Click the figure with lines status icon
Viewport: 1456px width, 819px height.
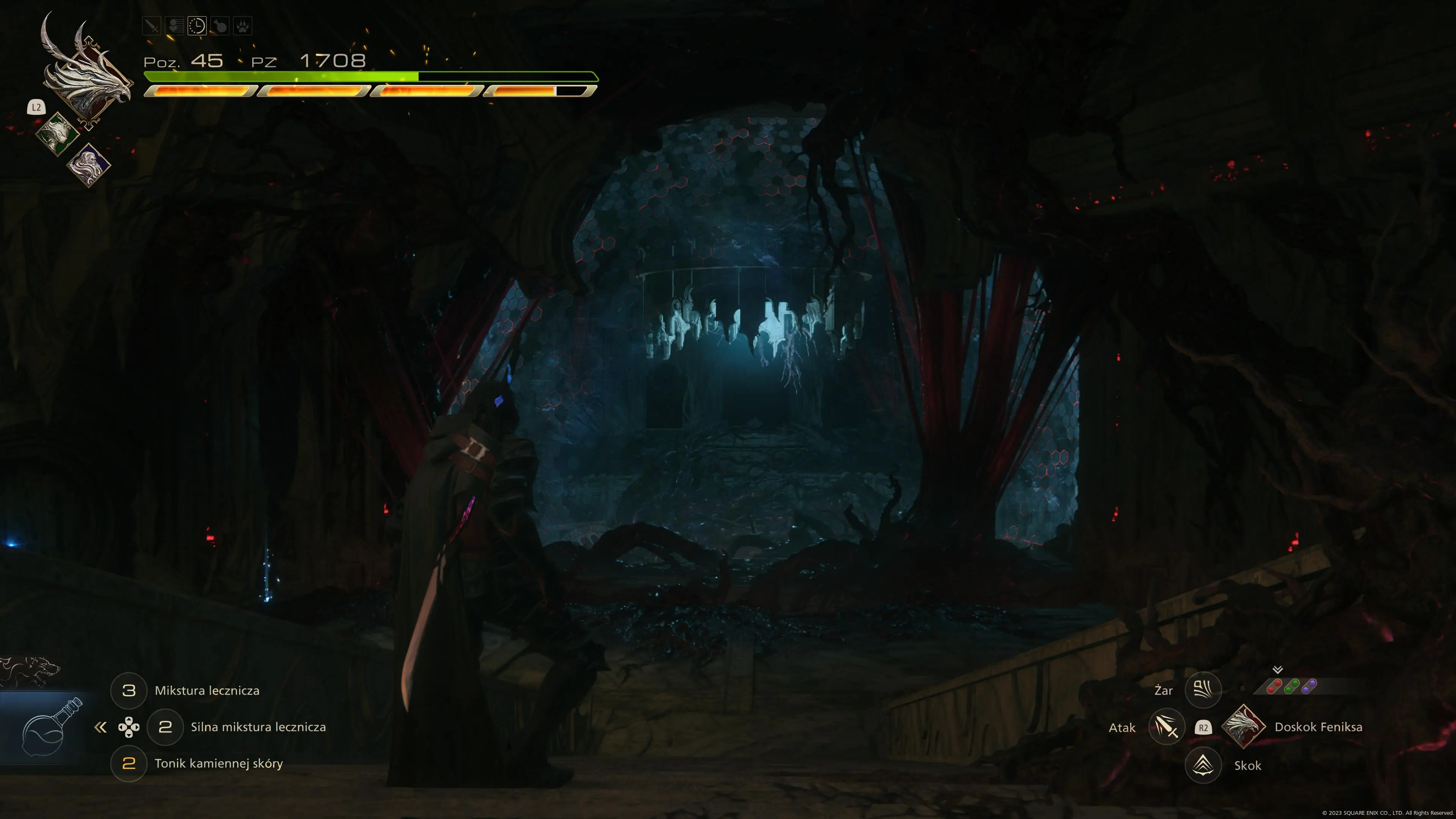(x=175, y=26)
